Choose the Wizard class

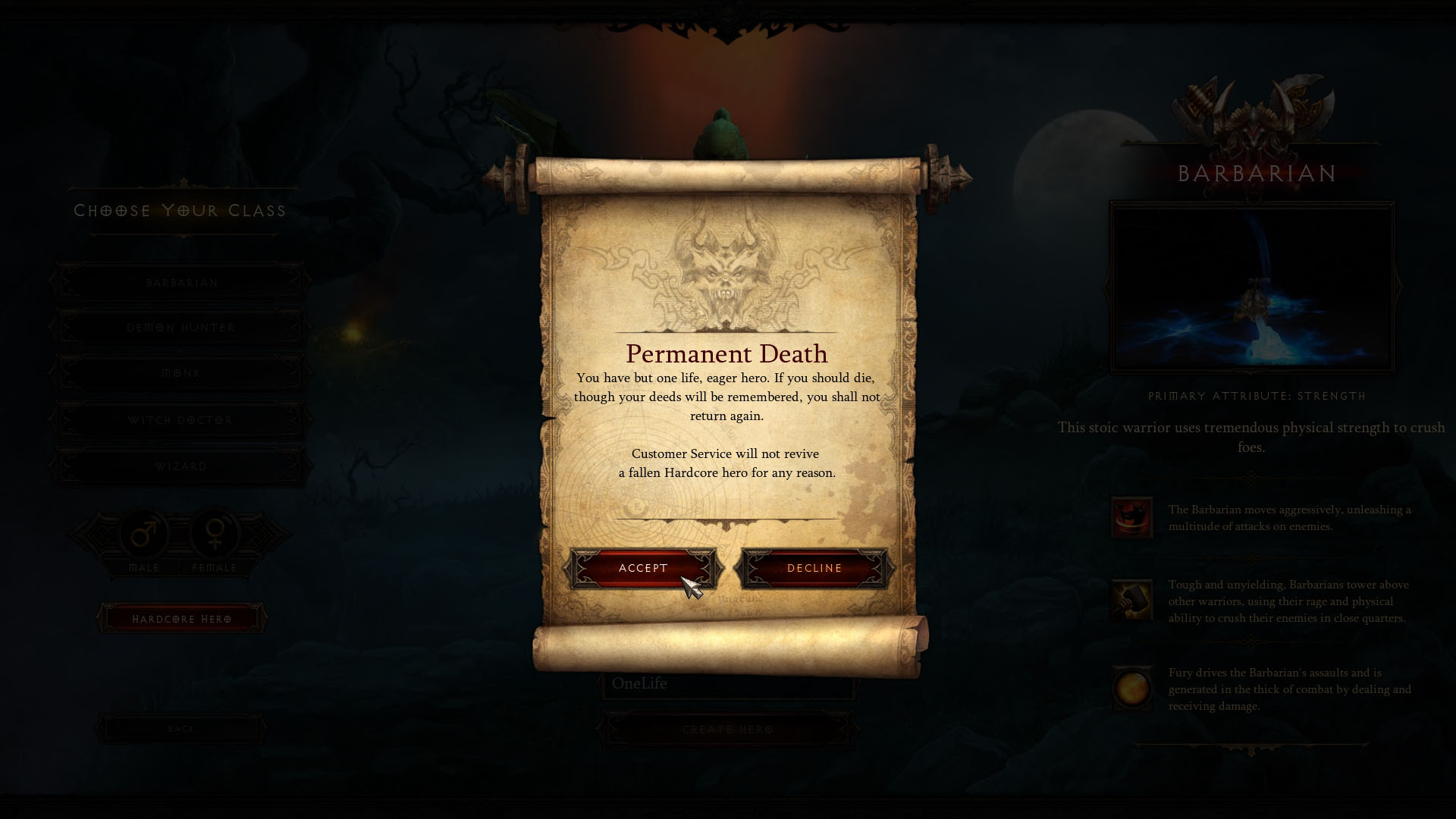click(182, 466)
